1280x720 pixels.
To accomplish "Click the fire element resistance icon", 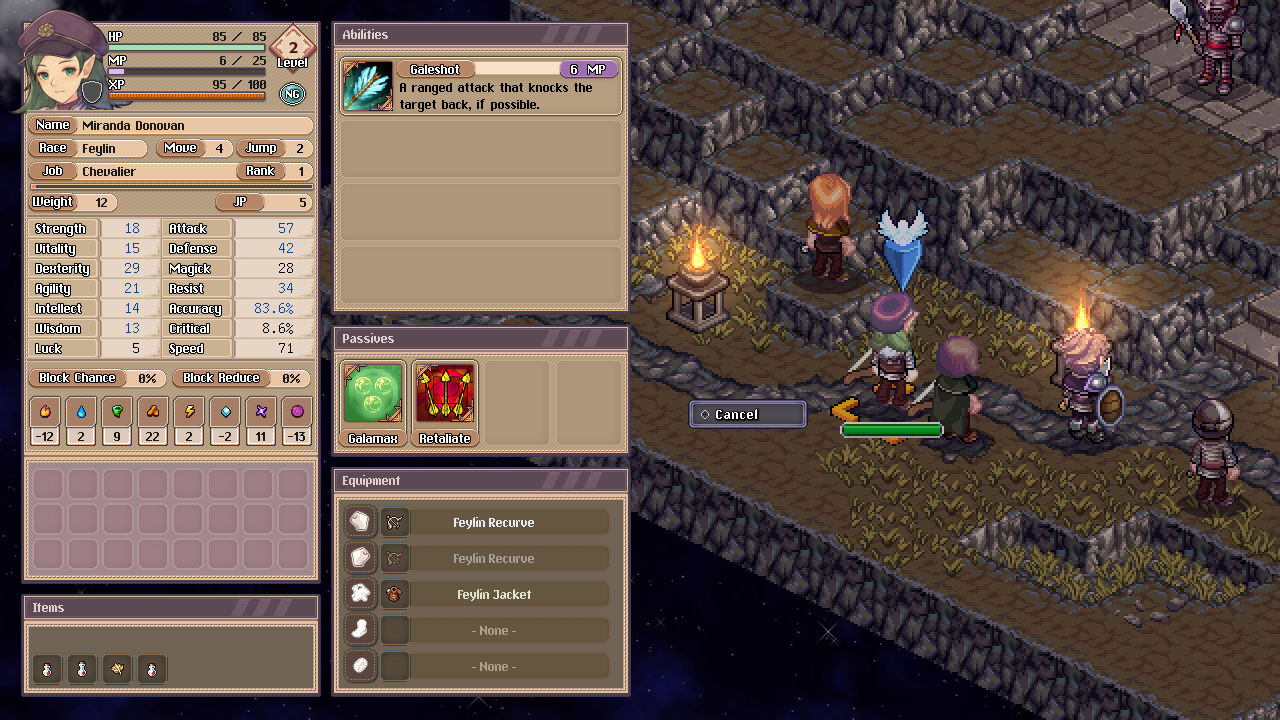I will 44,411.
